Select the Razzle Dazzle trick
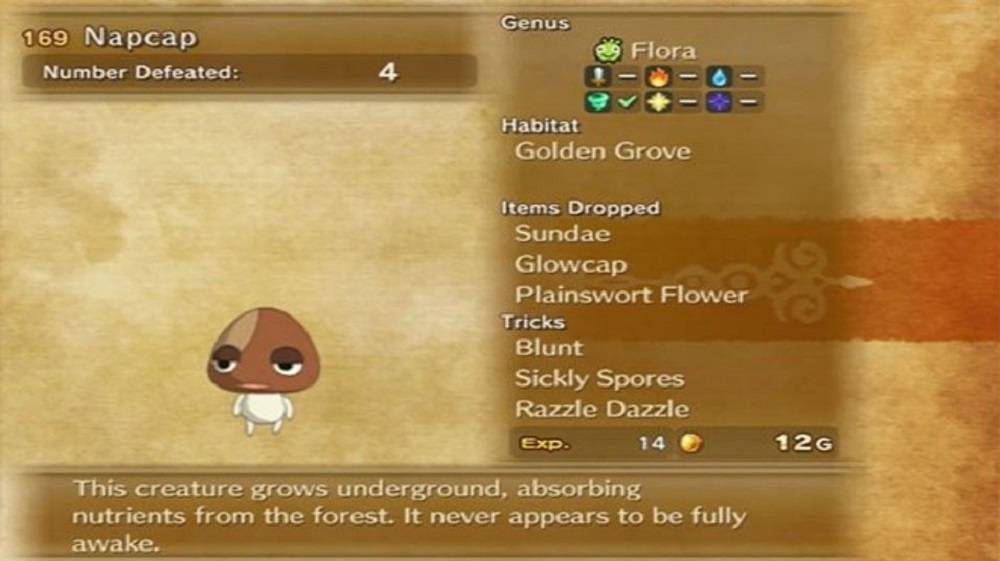 coord(601,409)
